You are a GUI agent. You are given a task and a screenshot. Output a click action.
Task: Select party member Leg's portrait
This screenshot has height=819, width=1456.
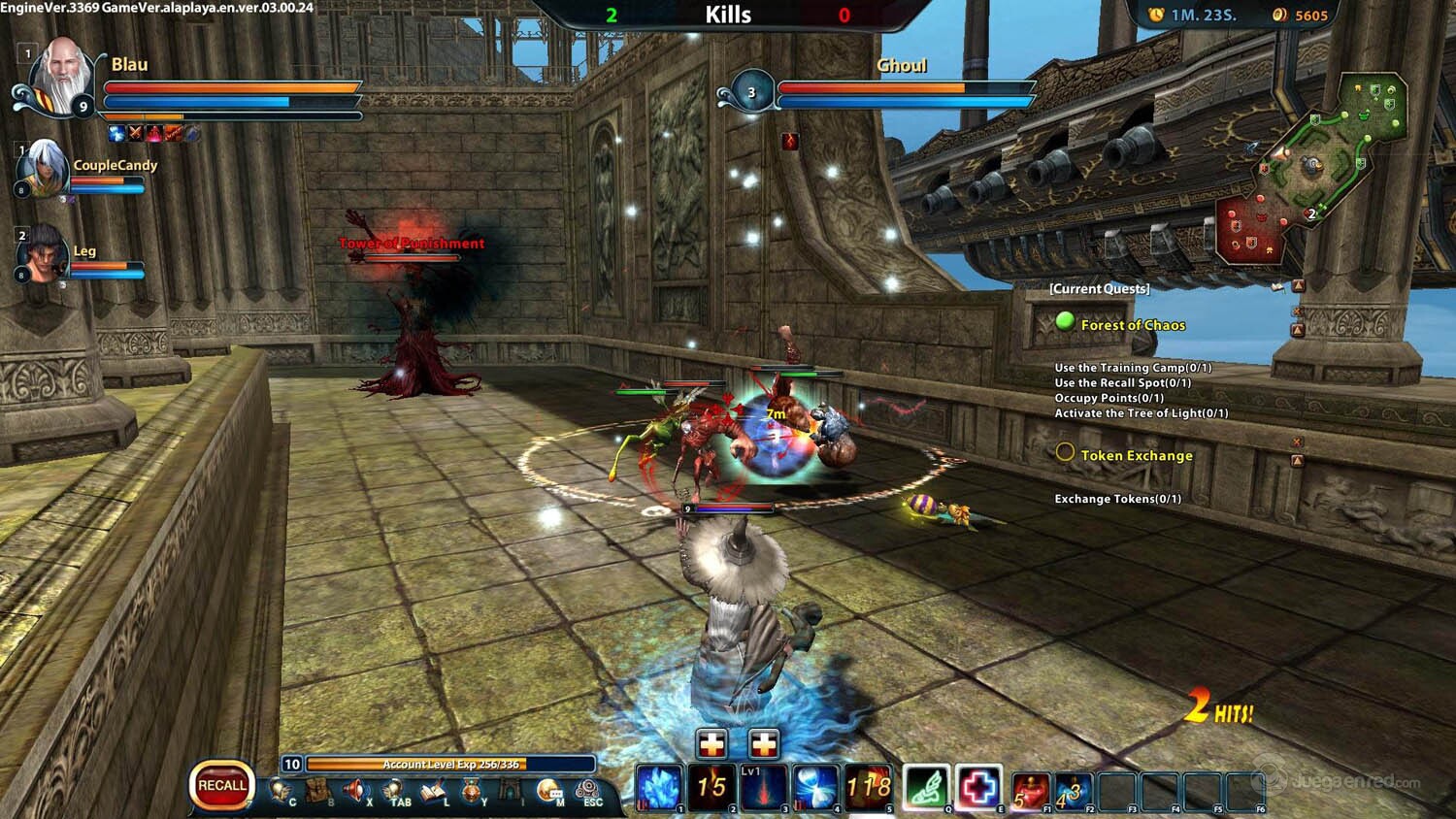pyautogui.click(x=43, y=253)
